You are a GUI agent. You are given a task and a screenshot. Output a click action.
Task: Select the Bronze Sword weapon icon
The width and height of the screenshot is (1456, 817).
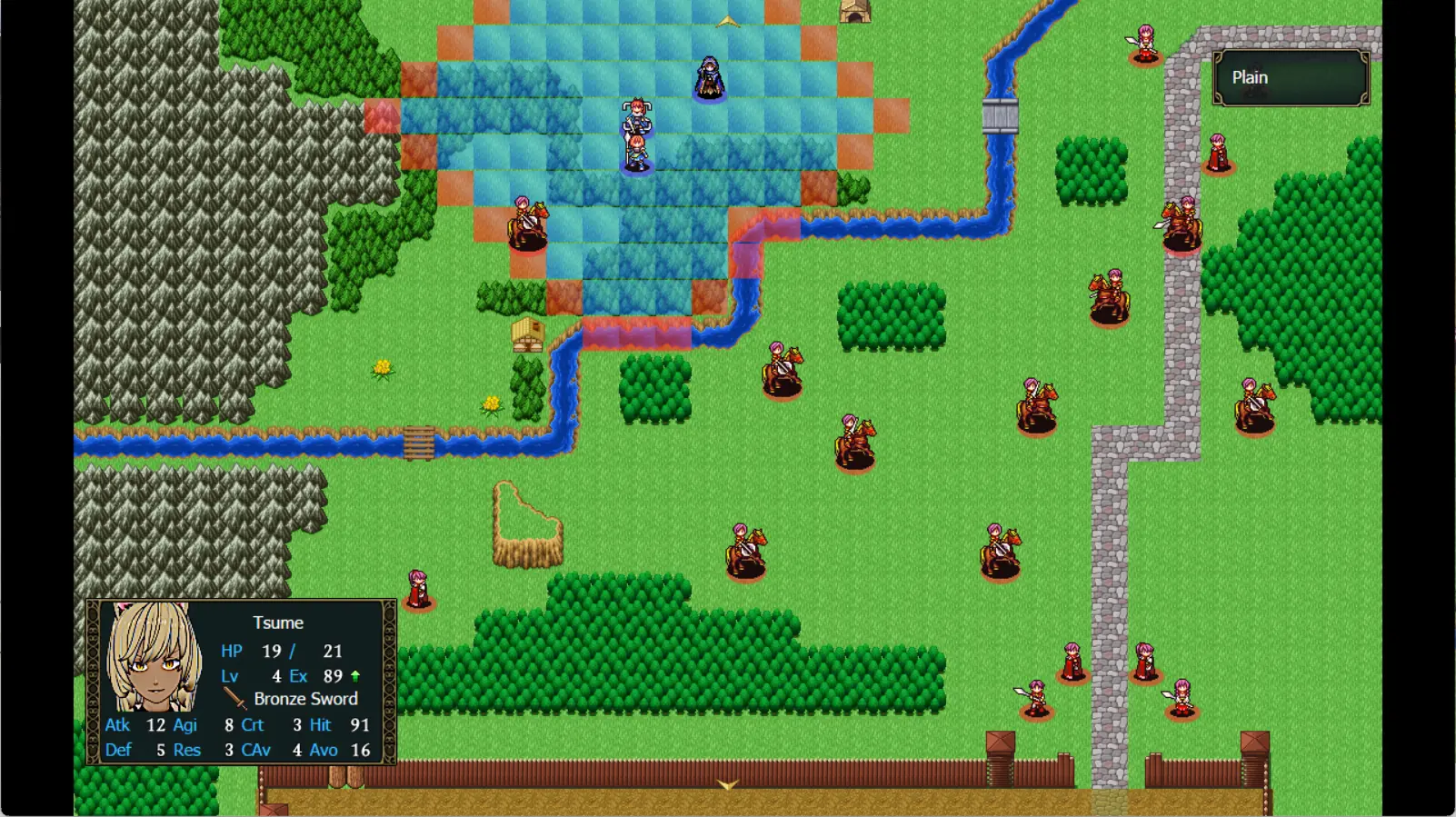[235, 699]
